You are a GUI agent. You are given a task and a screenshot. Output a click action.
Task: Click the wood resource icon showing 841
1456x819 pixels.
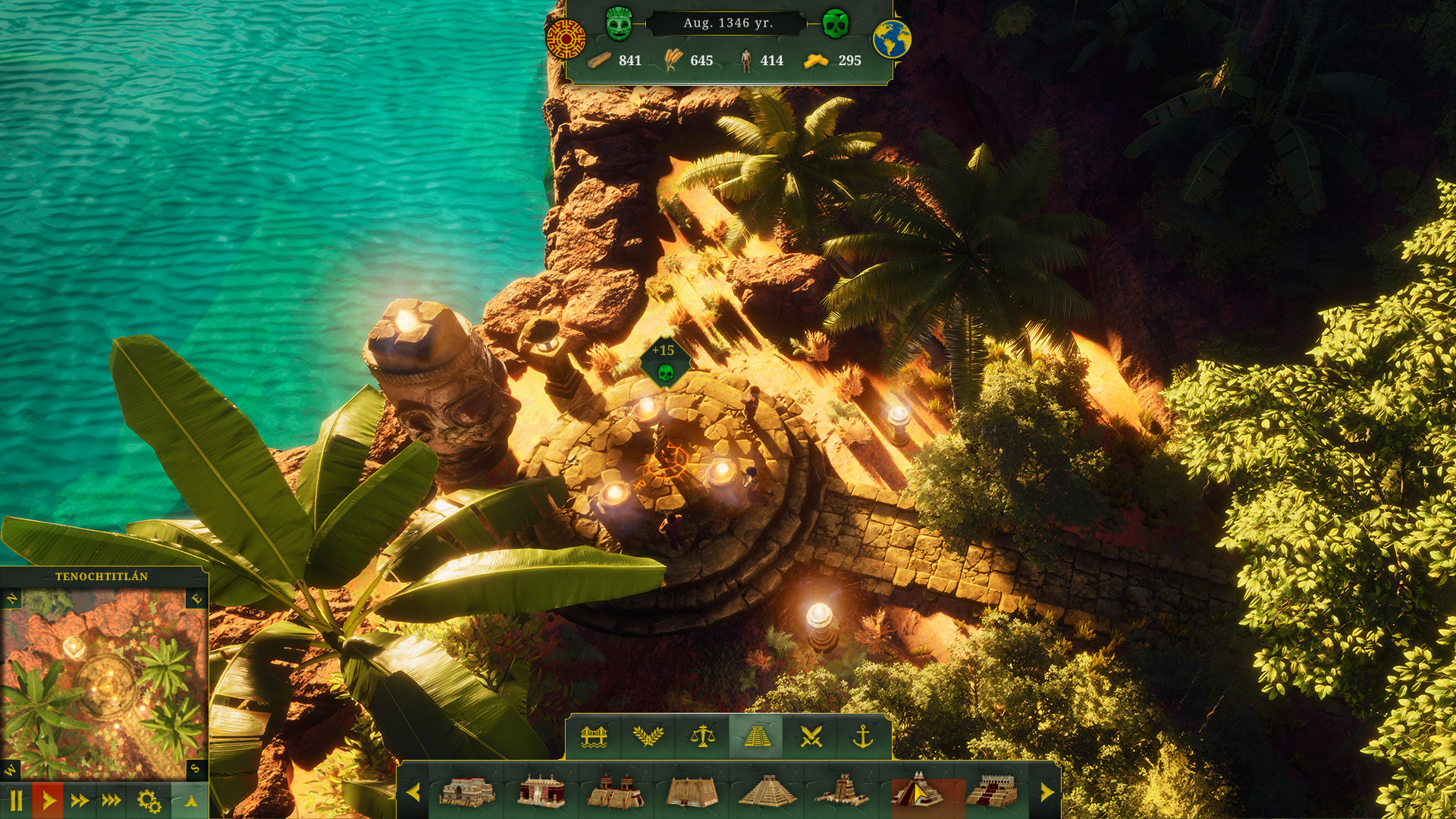(x=601, y=60)
